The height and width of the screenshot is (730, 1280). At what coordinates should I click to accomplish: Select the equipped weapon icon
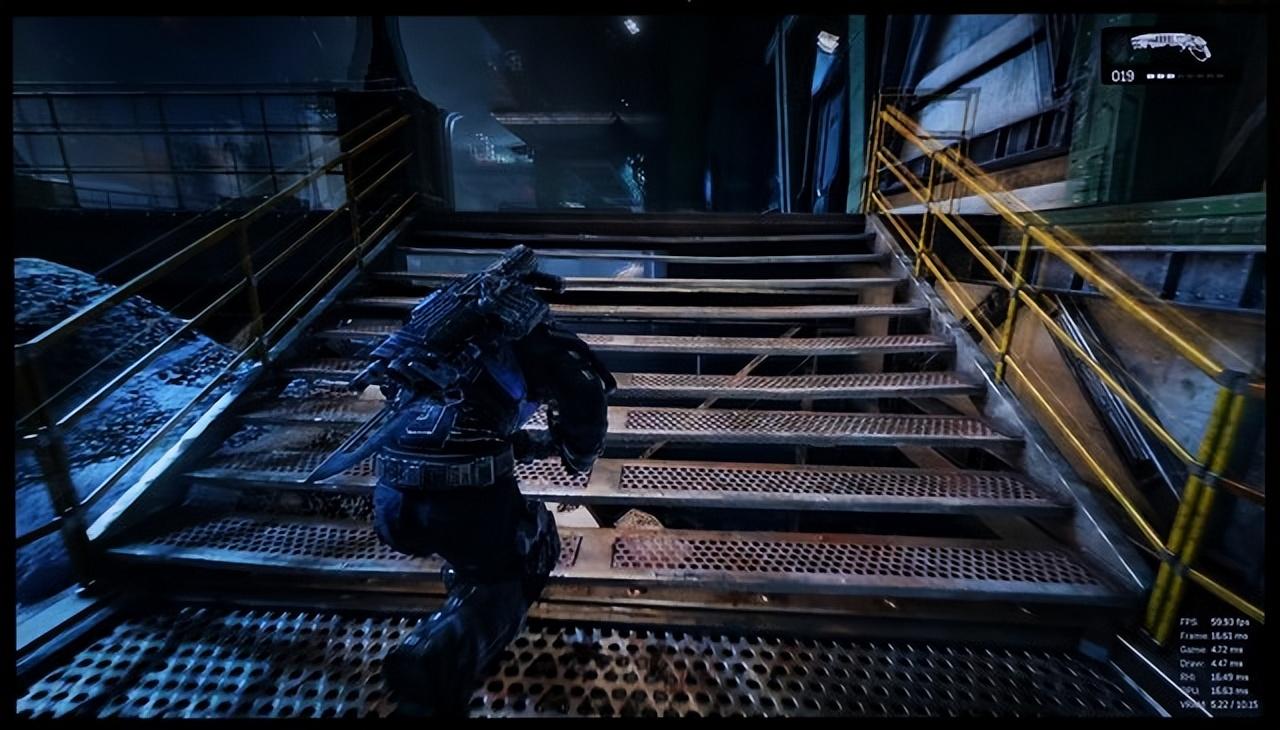coord(1170,45)
